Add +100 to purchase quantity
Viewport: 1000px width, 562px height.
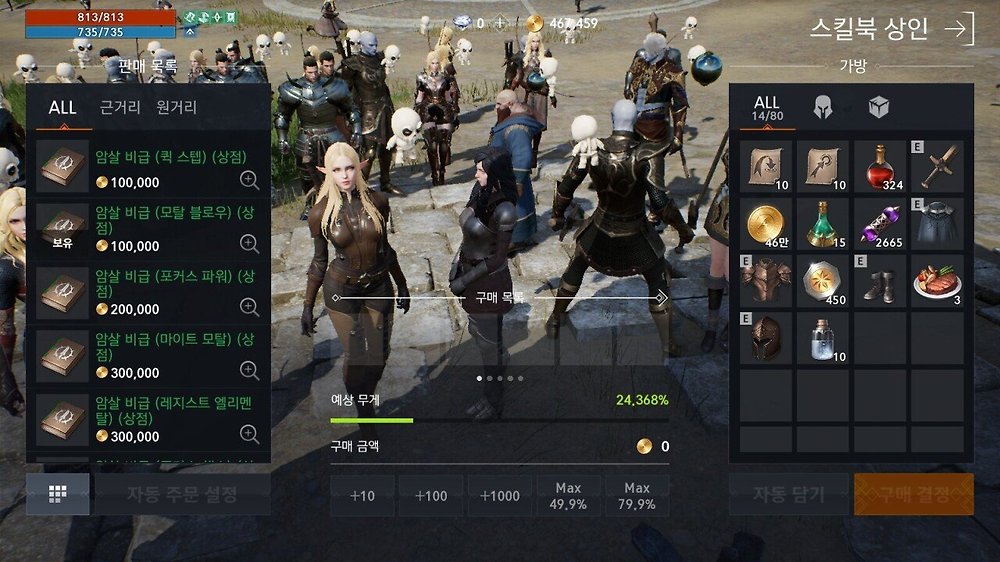pyautogui.click(x=431, y=496)
